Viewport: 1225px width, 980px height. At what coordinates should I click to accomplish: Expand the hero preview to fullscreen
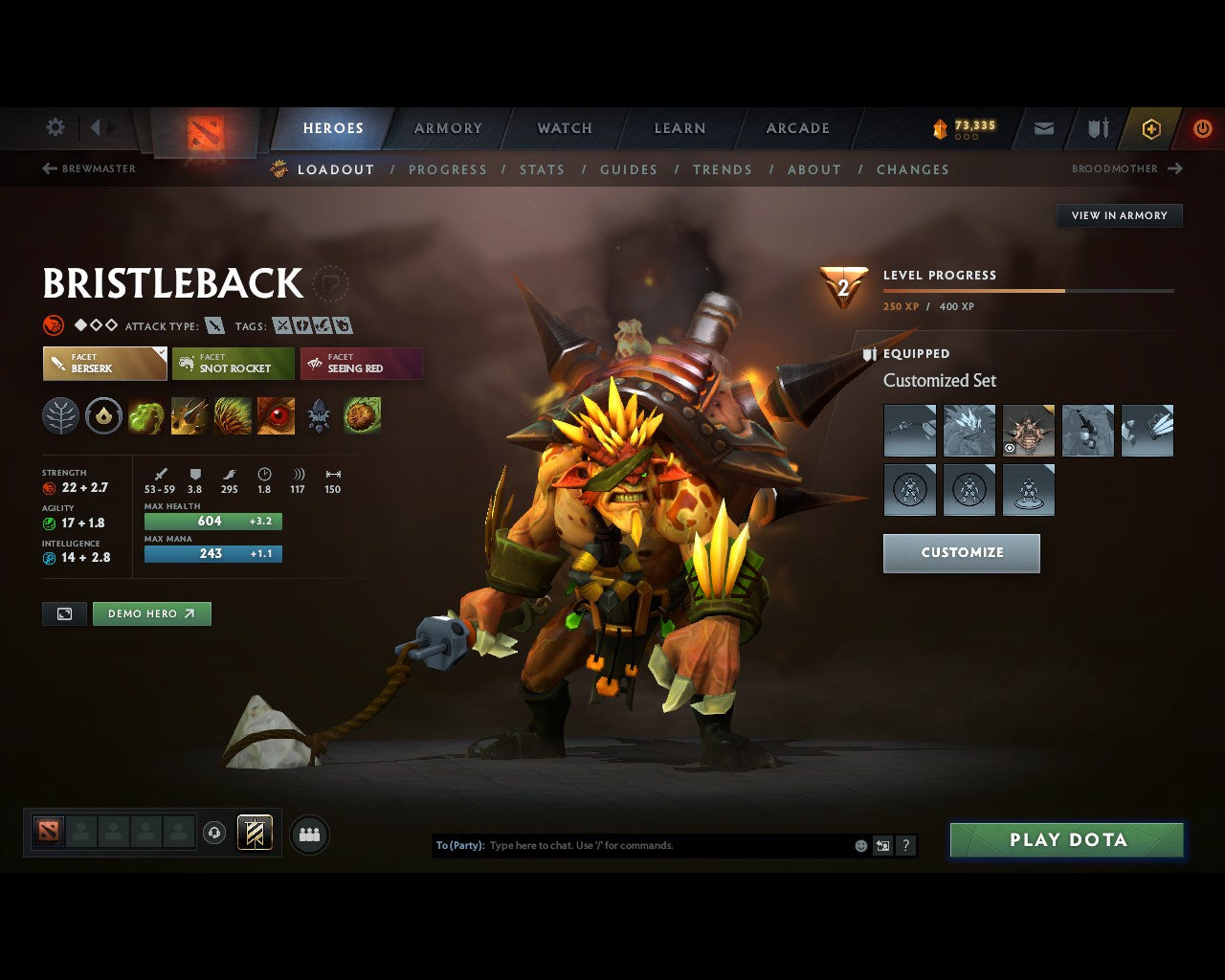click(x=64, y=613)
